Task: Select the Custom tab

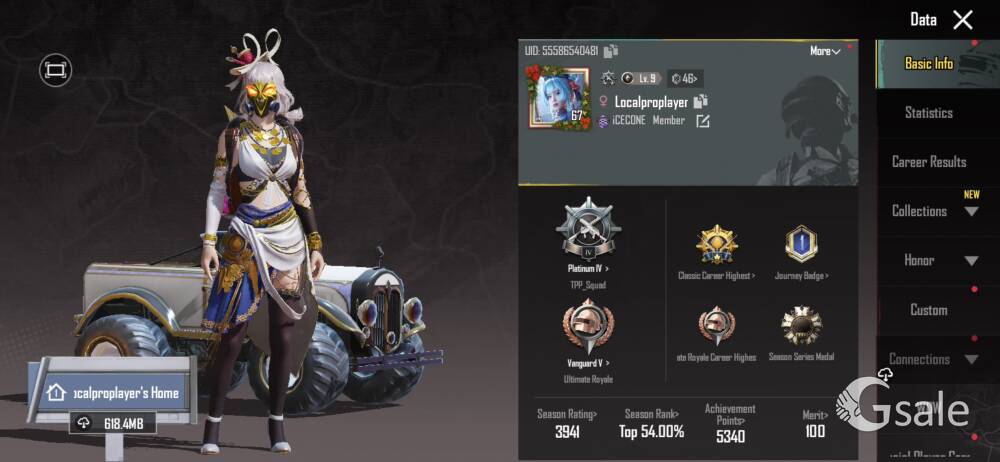Action: pyautogui.click(x=929, y=310)
